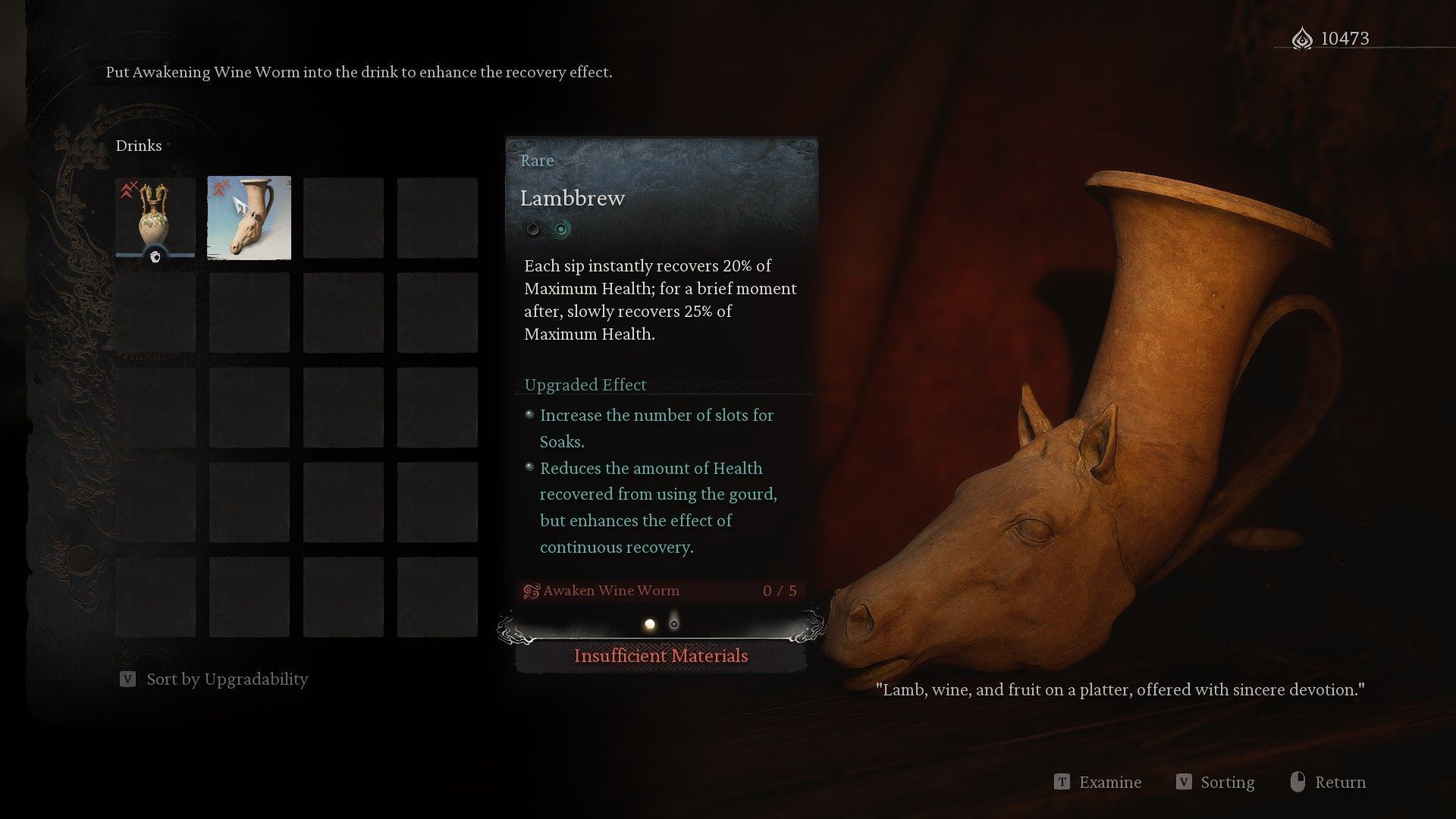Select the Lambbrew horse-head vessel thumbnail
Viewport: 1456px width, 819px height.
[x=249, y=218]
